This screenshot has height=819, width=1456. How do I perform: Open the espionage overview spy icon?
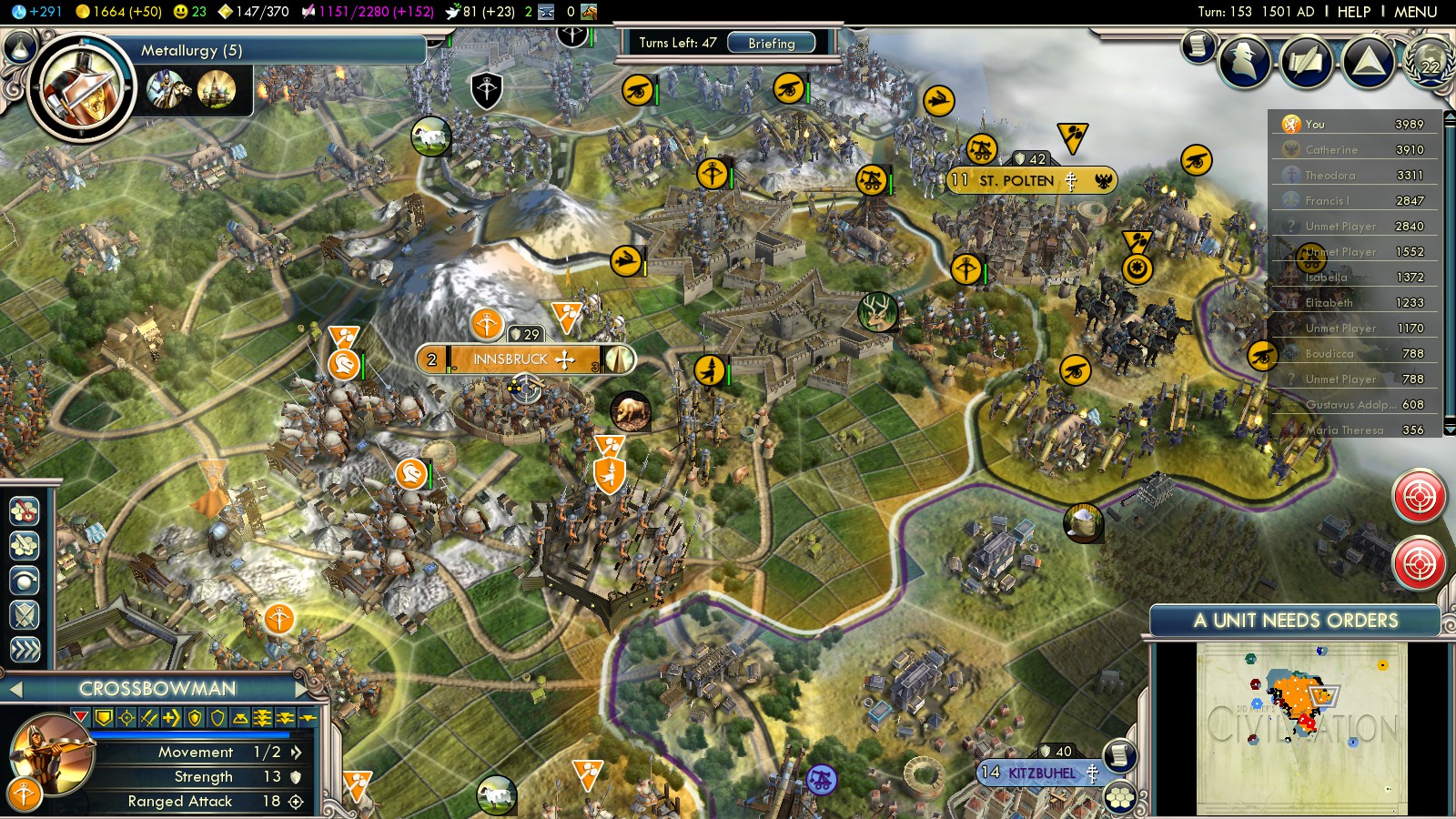pos(1244,62)
